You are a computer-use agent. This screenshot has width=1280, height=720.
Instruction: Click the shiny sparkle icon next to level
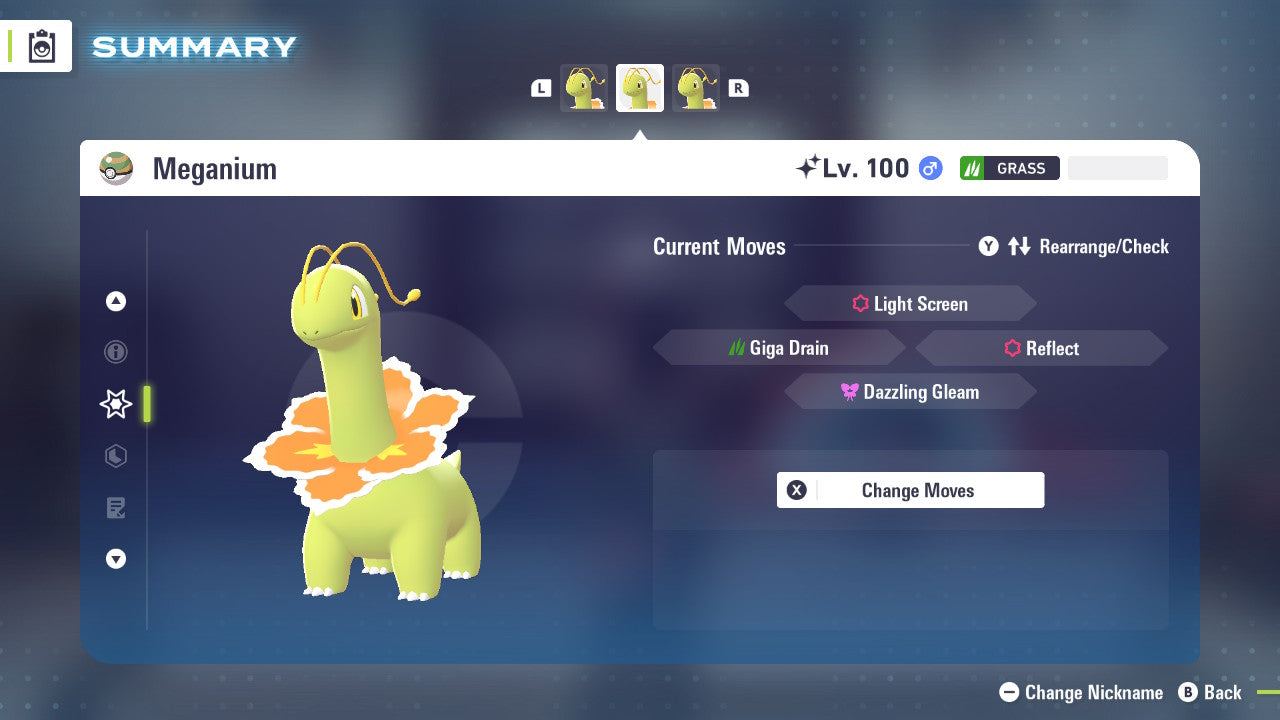(x=806, y=166)
